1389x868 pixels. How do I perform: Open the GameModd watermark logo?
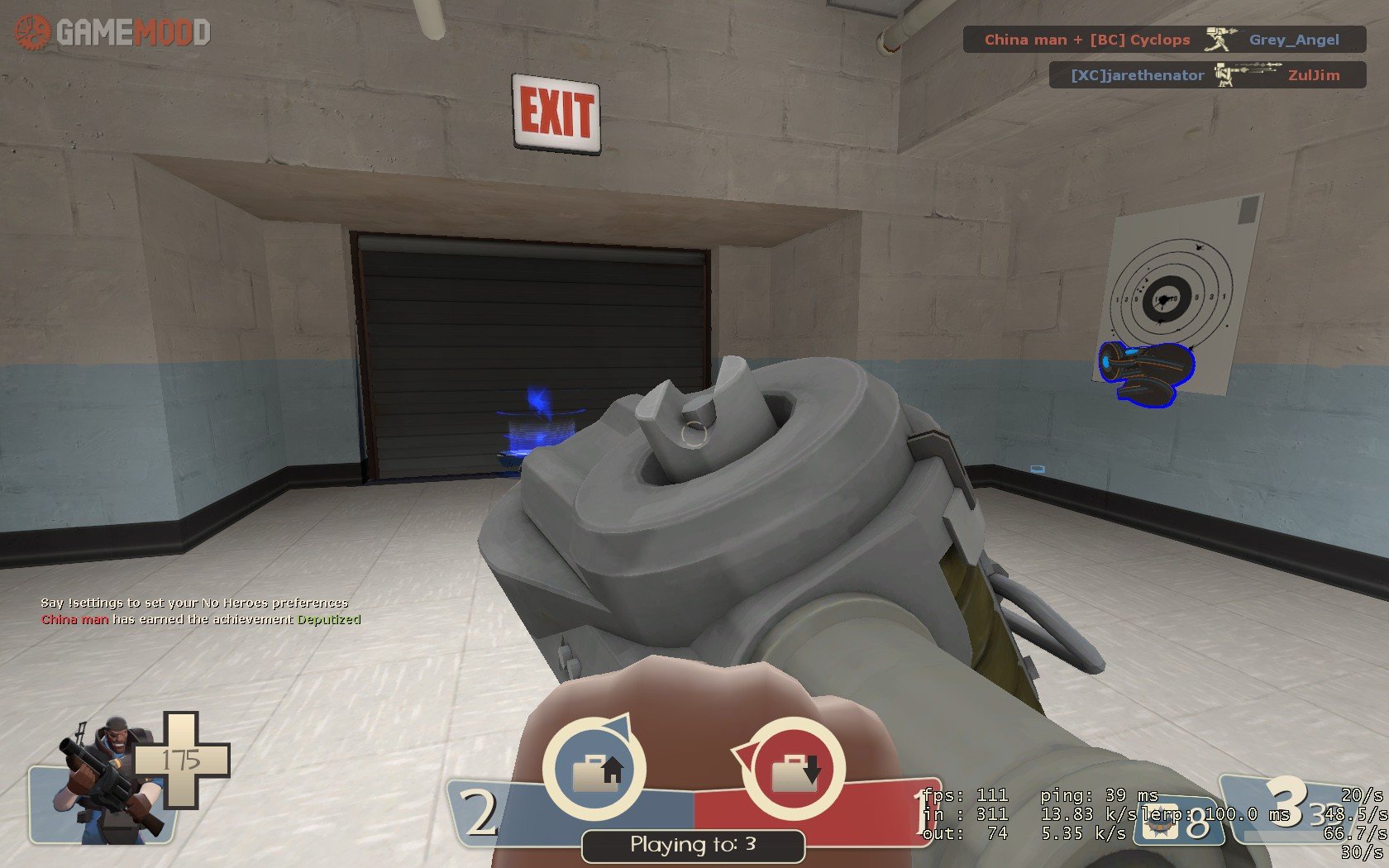(x=113, y=33)
